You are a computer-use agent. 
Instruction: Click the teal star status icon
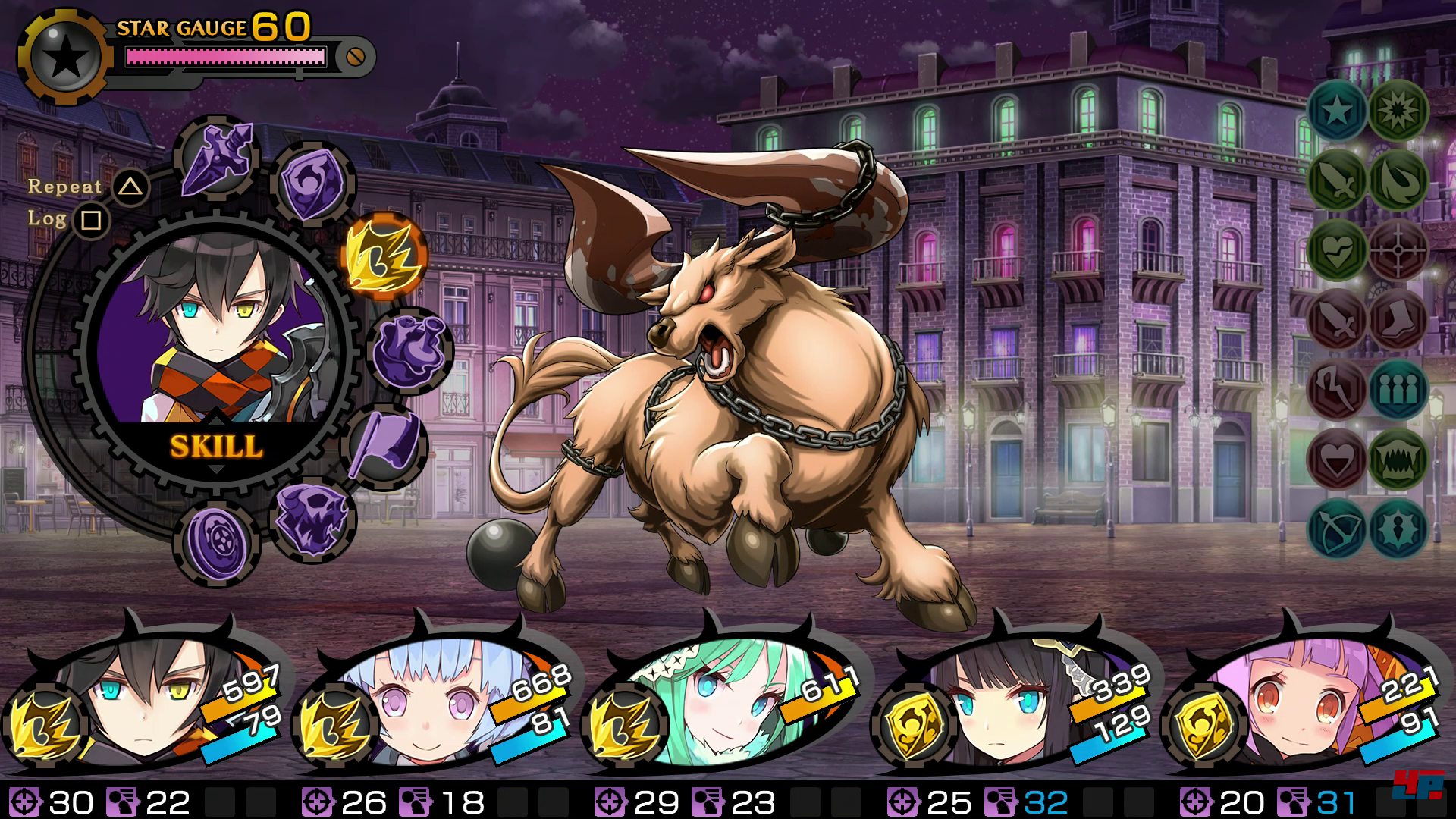(1336, 110)
